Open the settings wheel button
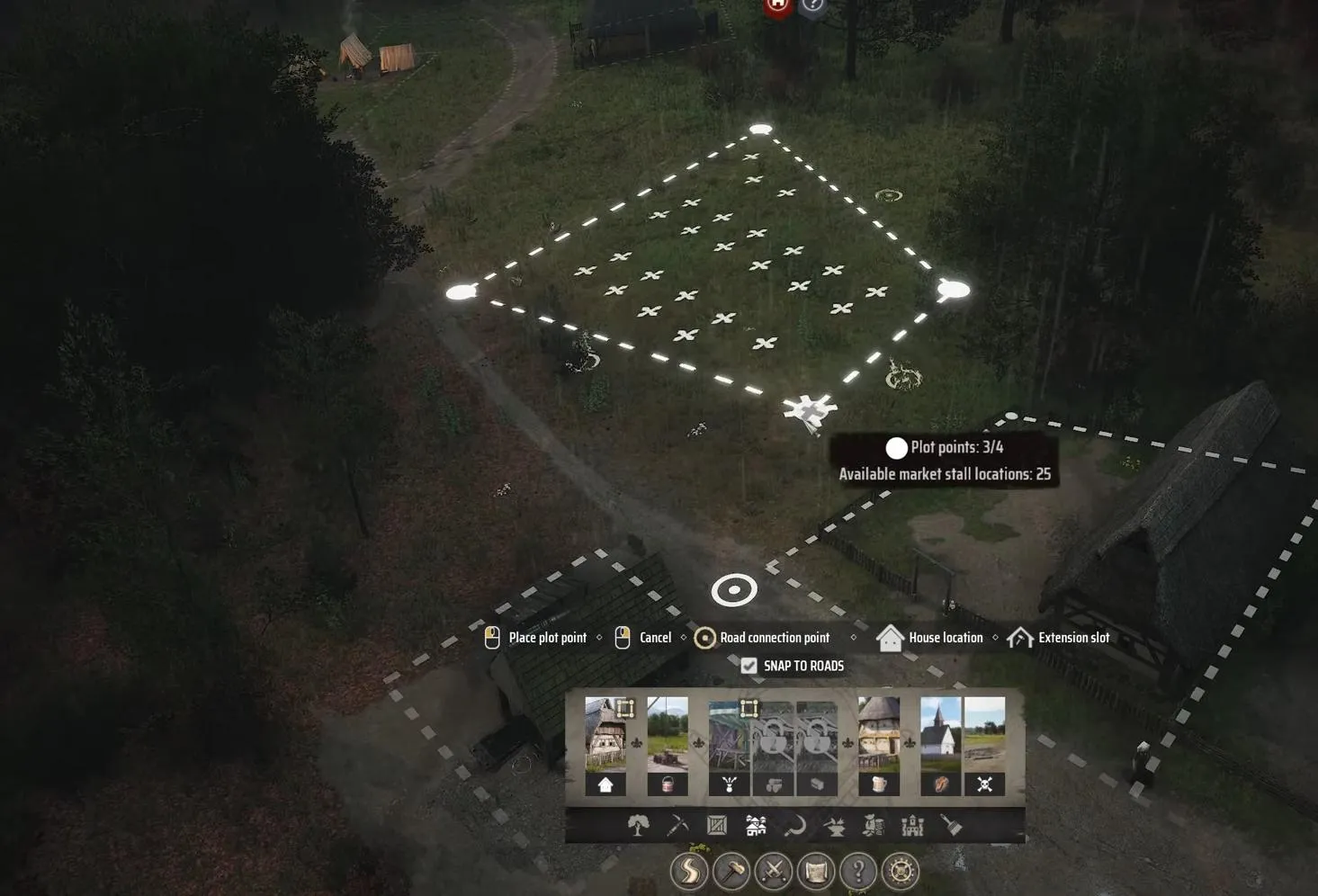Viewport: 1318px width, 896px height. [901, 871]
